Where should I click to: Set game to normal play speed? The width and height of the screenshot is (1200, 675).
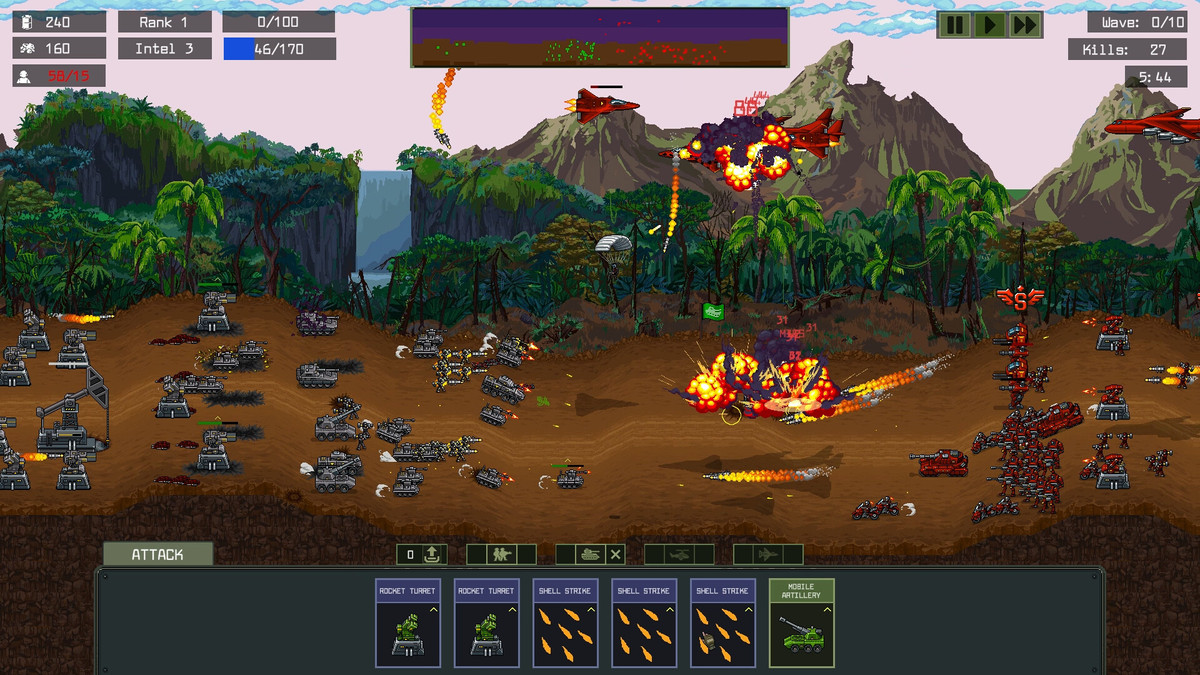[x=990, y=25]
